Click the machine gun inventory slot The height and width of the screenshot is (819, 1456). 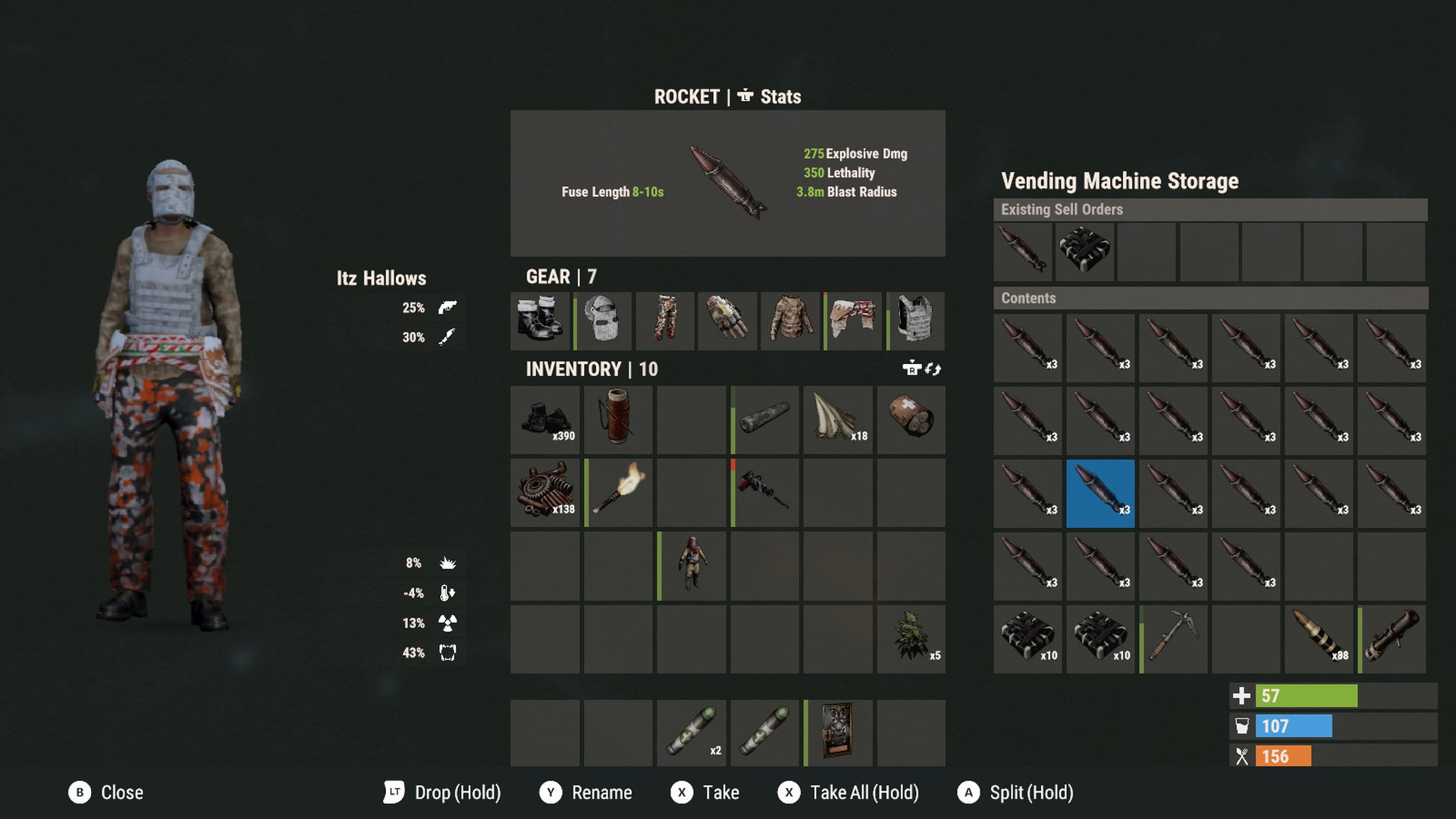[764, 492]
